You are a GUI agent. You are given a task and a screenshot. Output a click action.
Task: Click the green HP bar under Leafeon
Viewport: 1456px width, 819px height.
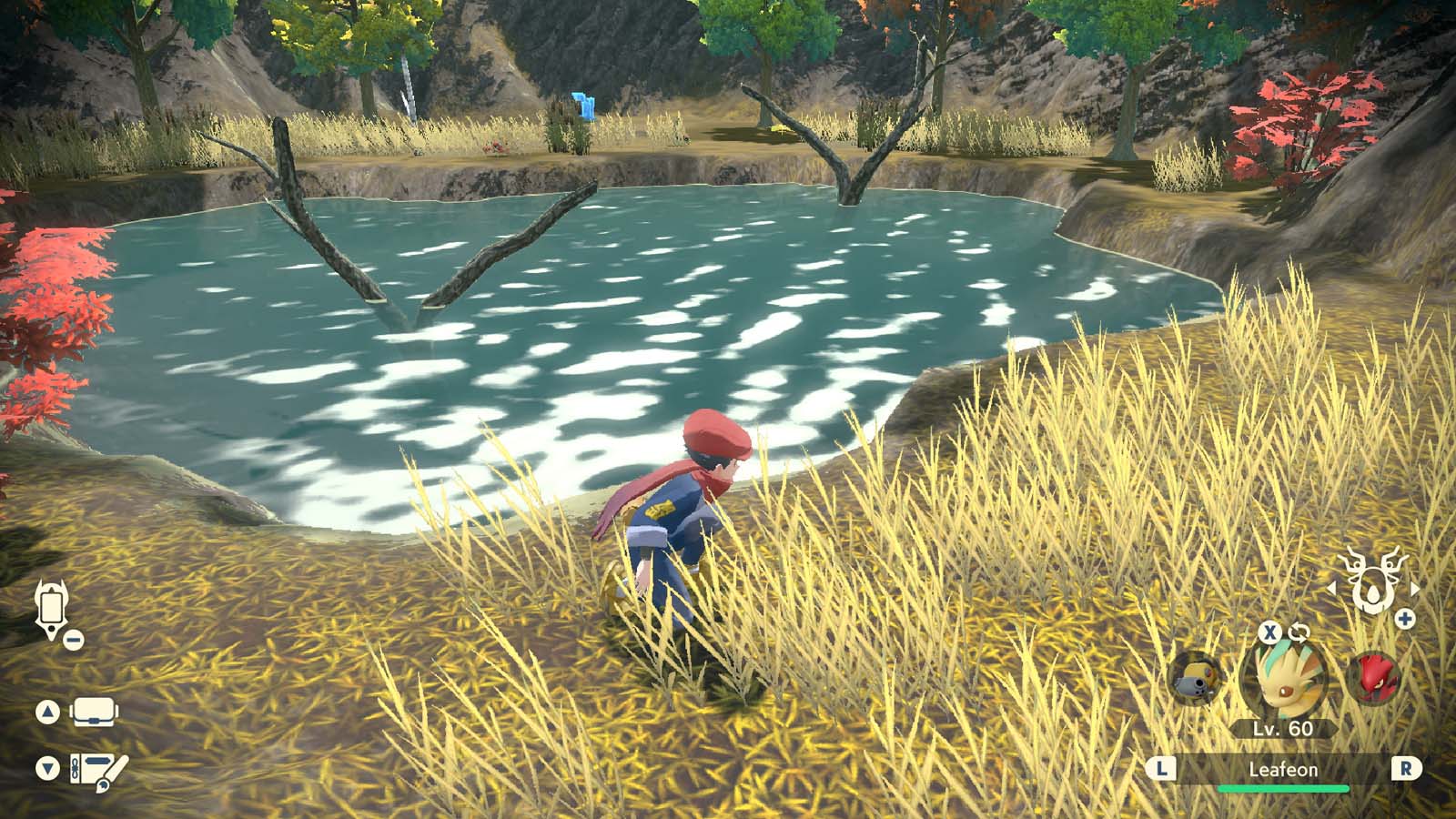click(1283, 788)
